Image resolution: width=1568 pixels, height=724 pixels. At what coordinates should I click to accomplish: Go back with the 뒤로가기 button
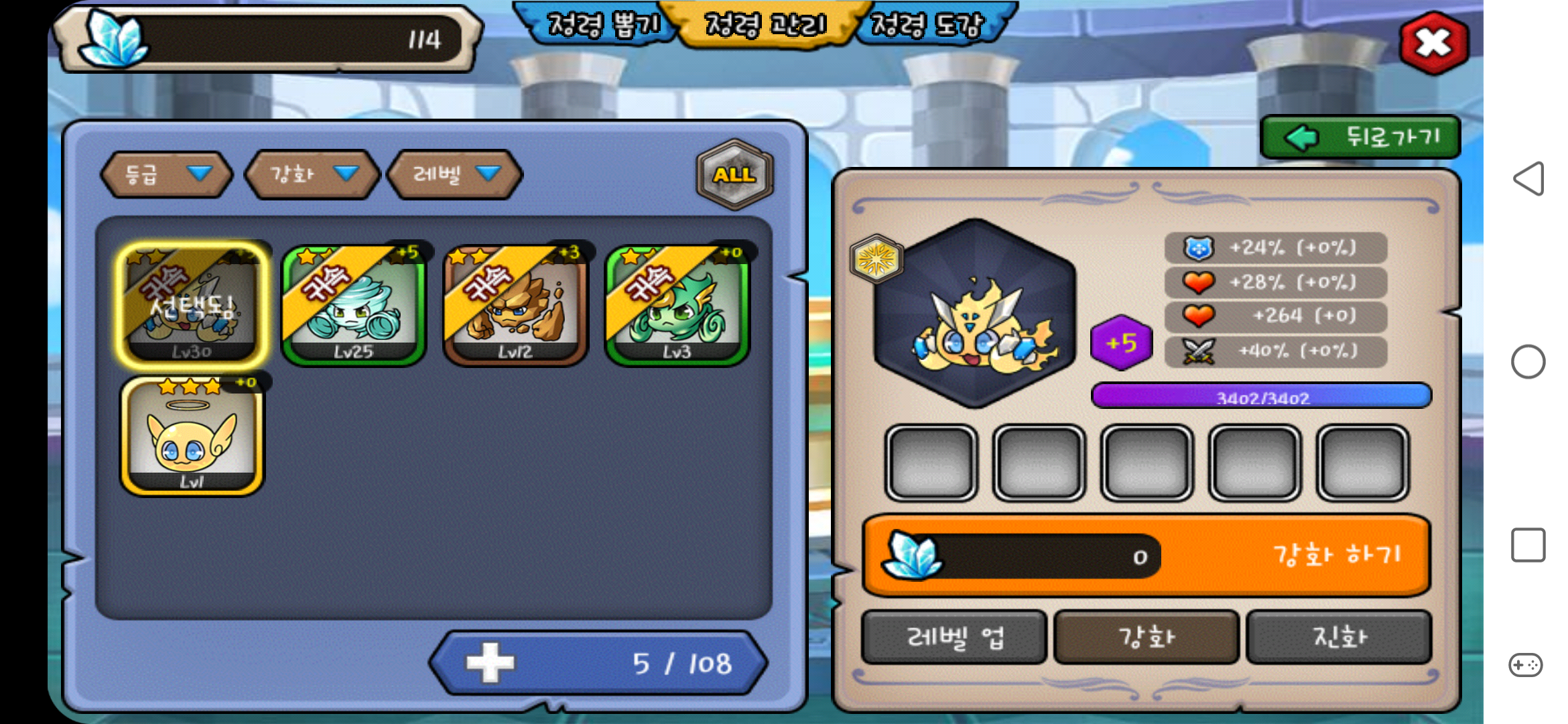pyautogui.click(x=1360, y=137)
